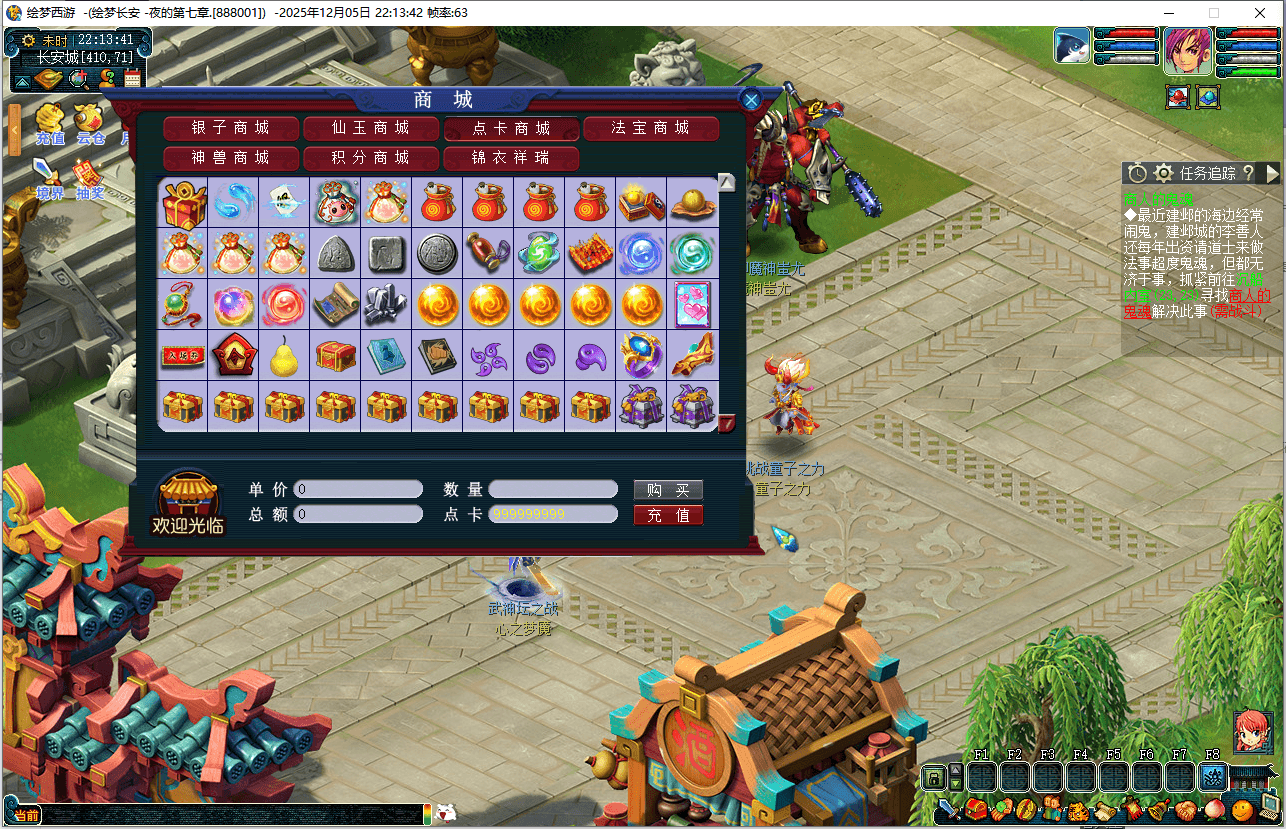Expand the 任务追踪 panel arrow
1286x829 pixels.
pyautogui.click(x=1272, y=174)
